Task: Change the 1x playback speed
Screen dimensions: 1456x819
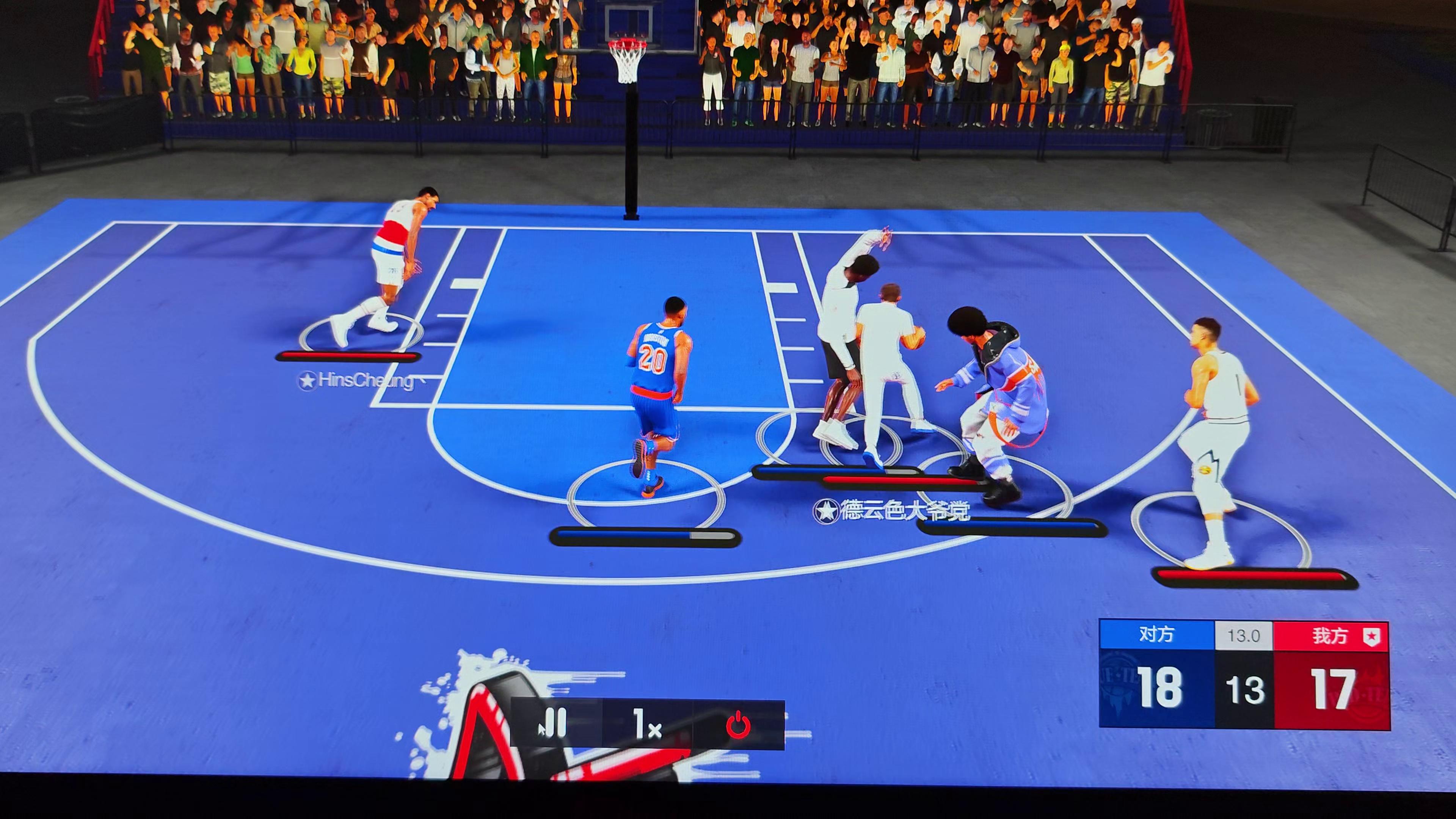Action: pyautogui.click(x=647, y=725)
